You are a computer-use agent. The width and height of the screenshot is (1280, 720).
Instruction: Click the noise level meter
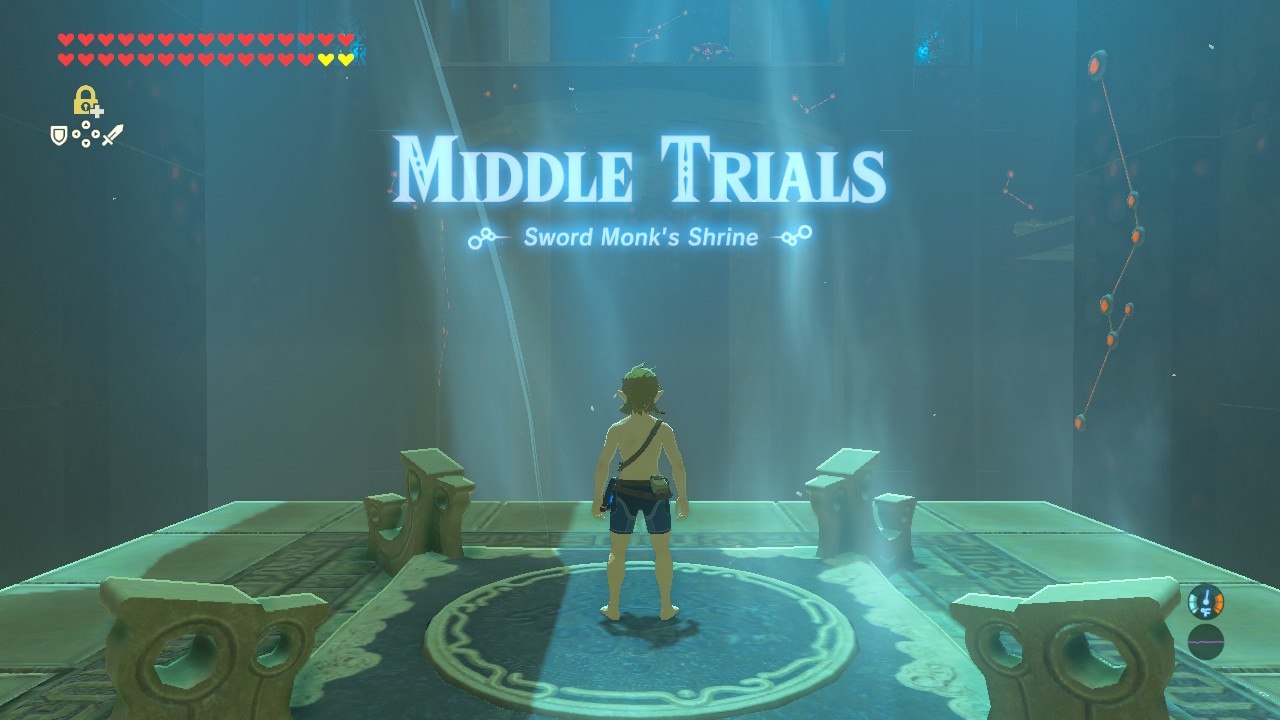pyautogui.click(x=1206, y=641)
